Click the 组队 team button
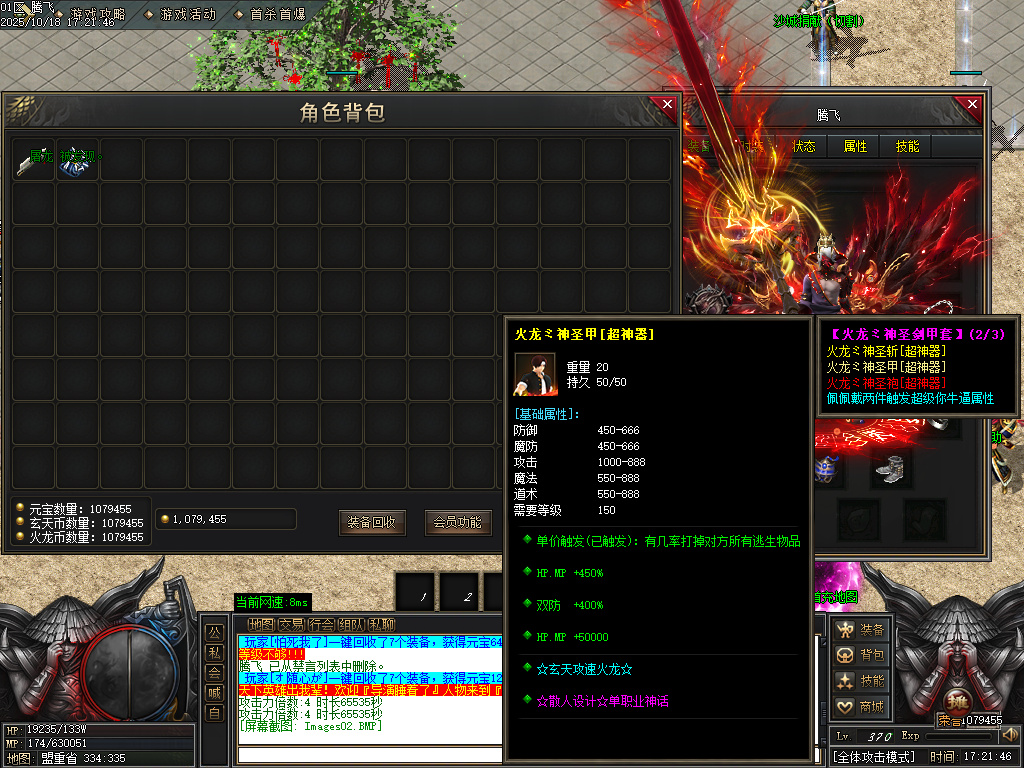 (351, 624)
